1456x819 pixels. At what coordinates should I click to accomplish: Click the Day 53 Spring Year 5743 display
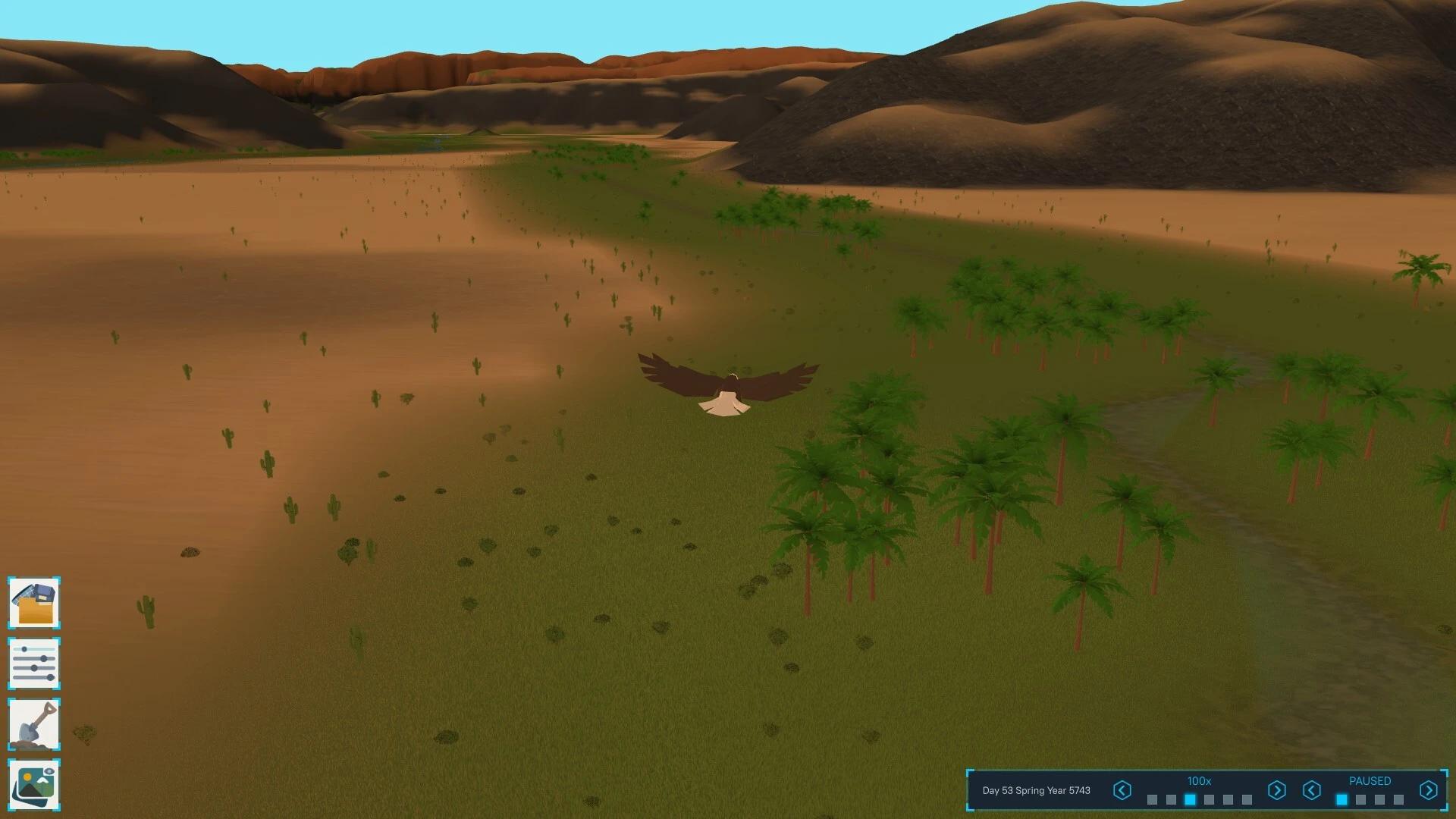tap(1037, 790)
